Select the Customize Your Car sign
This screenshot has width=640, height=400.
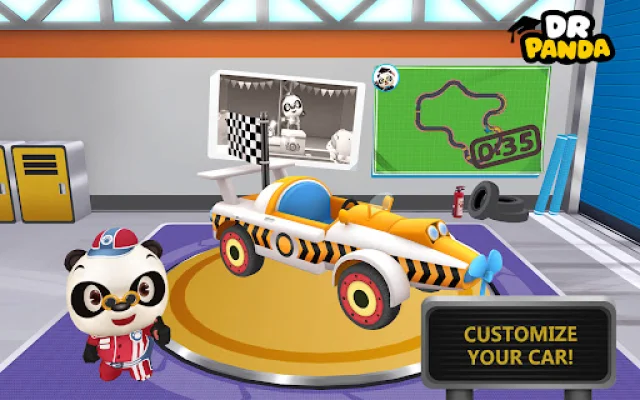point(520,345)
